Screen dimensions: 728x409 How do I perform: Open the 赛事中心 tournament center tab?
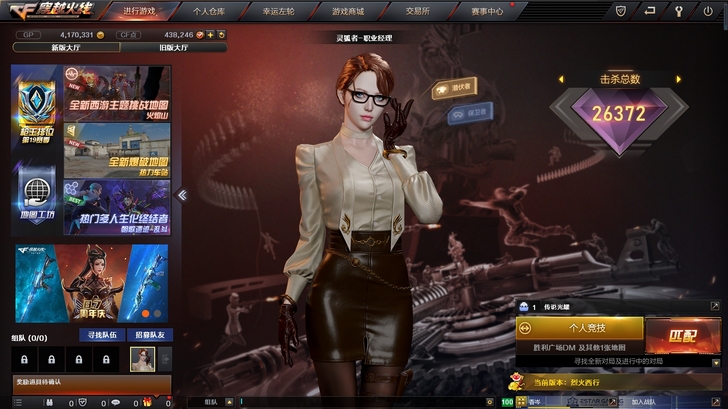pyautogui.click(x=486, y=12)
